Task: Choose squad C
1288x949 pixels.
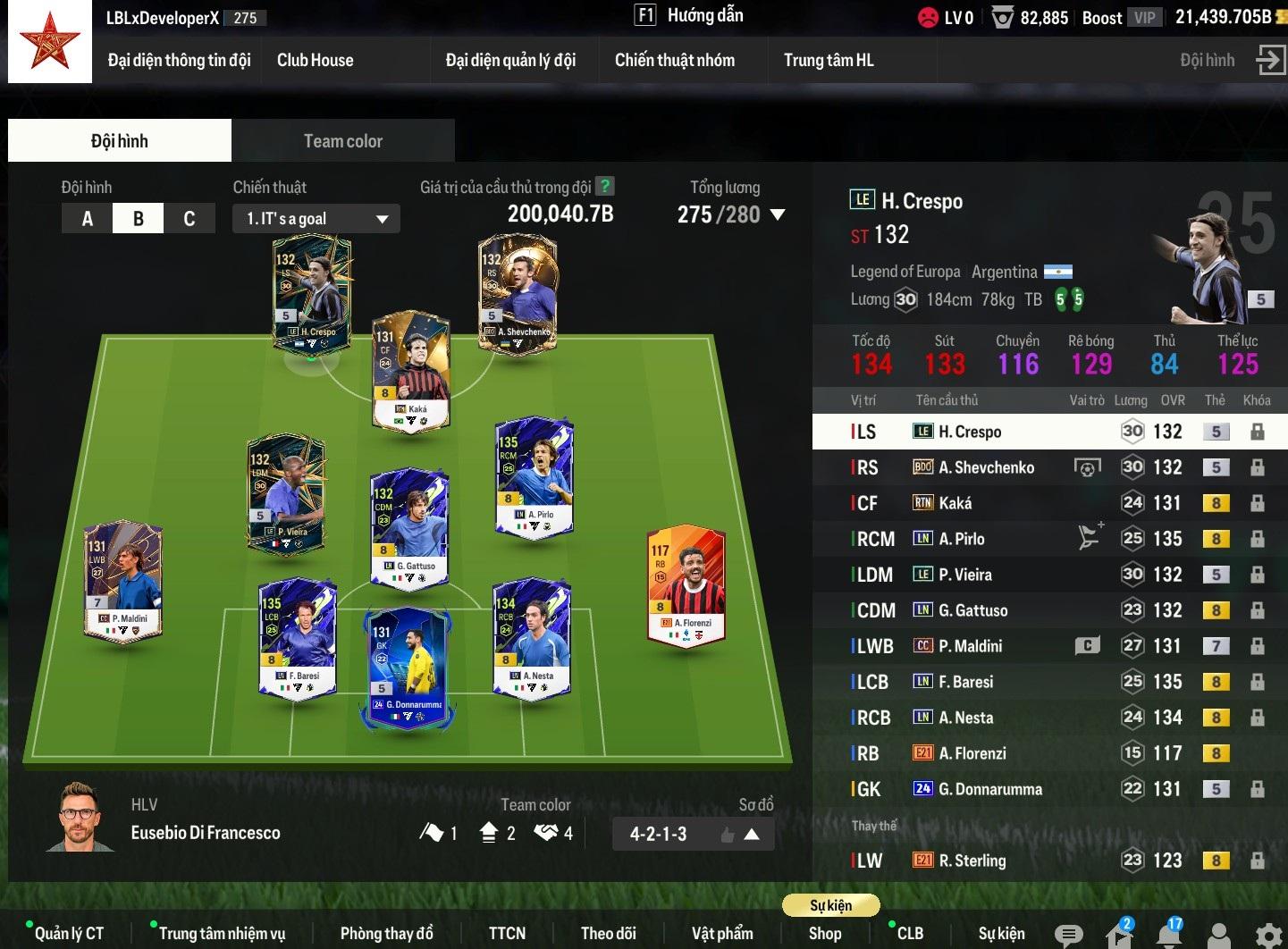Action: point(189,219)
